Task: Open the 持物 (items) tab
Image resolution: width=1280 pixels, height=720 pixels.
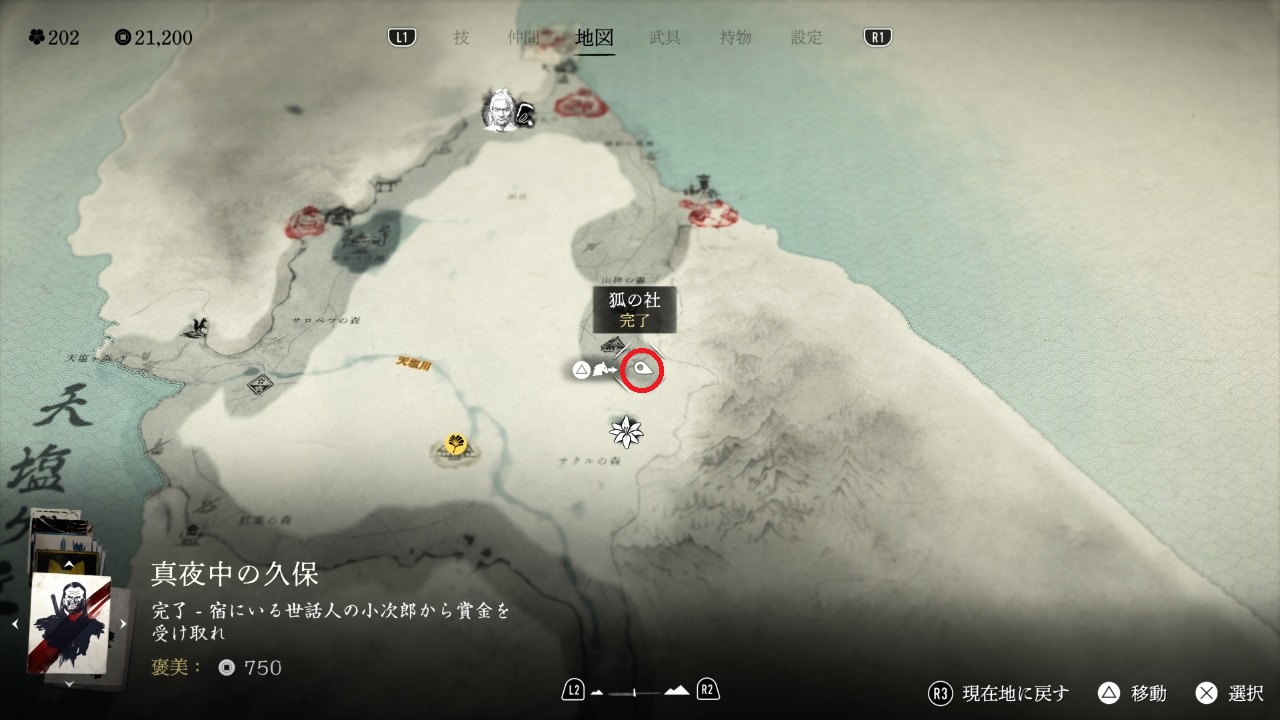Action: (x=735, y=38)
